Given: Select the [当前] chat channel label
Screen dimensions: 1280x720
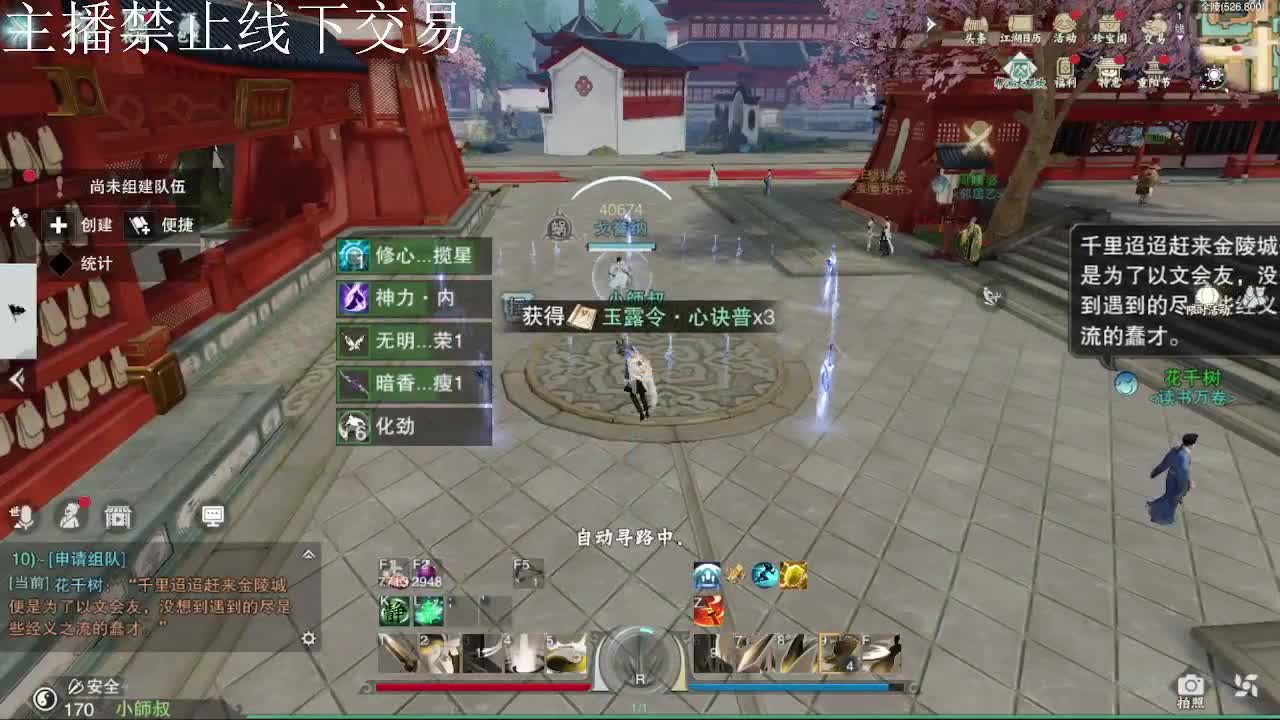Looking at the screenshot, I should click(28, 584).
